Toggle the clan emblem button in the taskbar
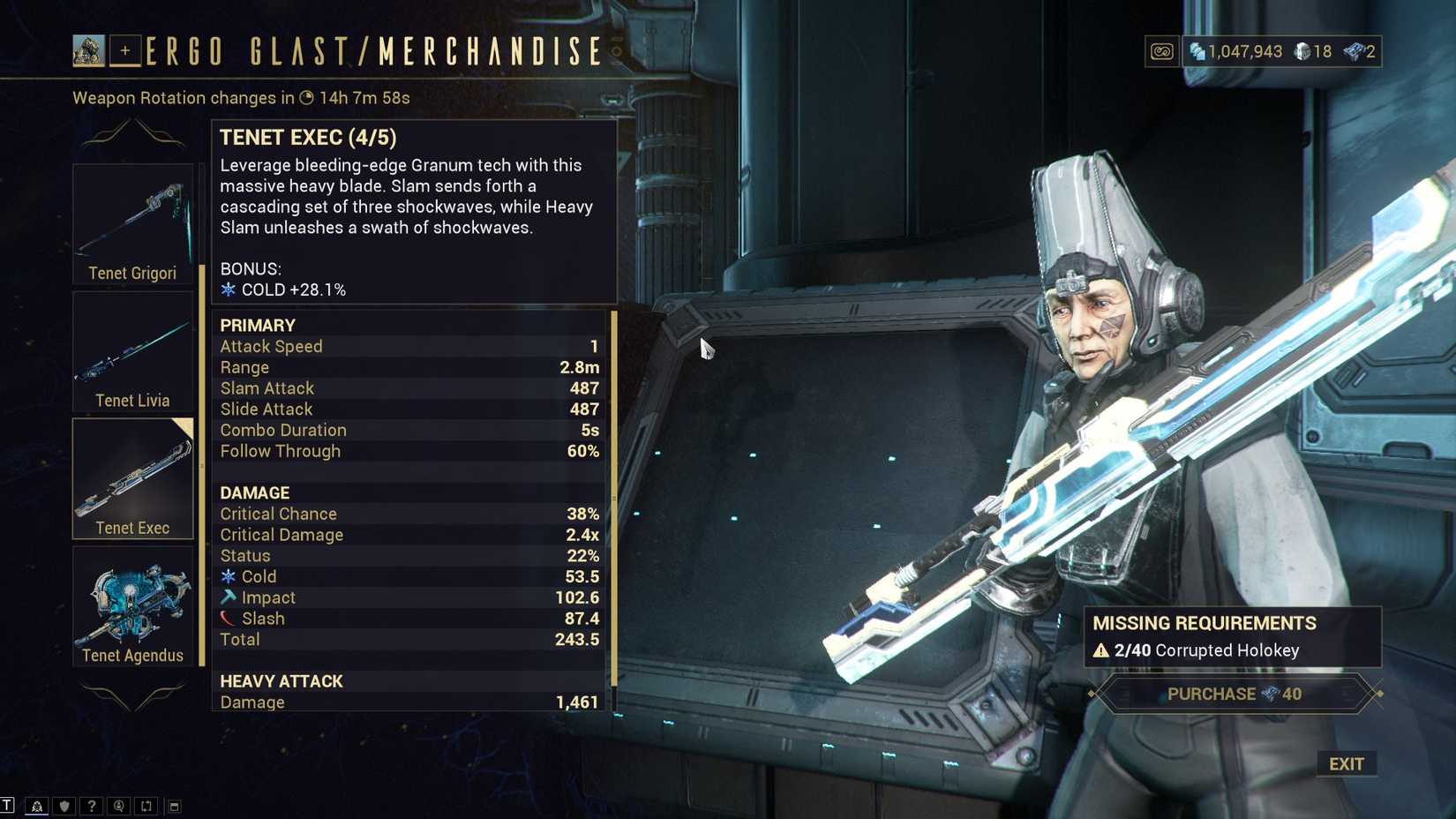This screenshot has height=819, width=1456. click(x=37, y=806)
